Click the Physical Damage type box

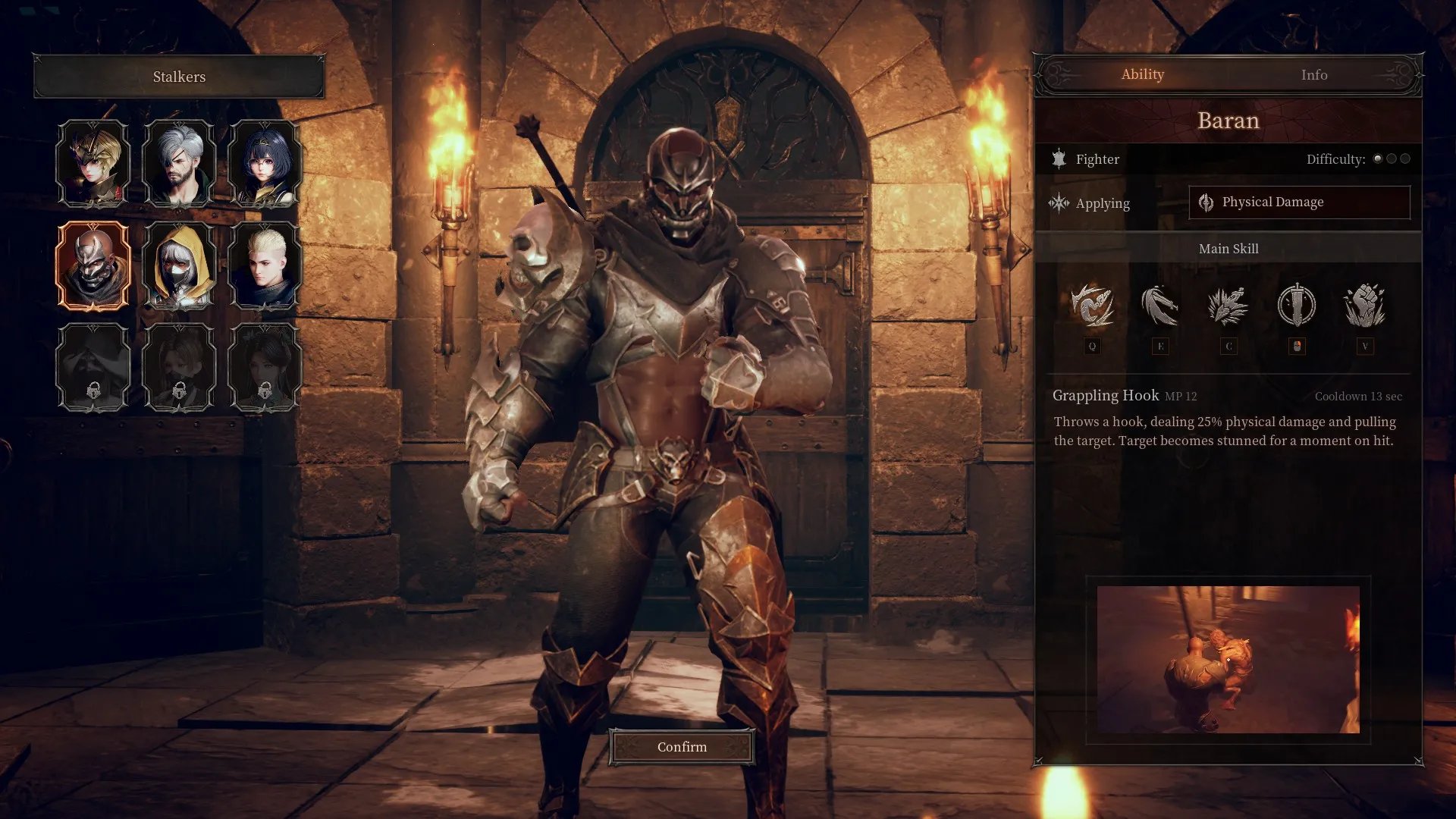coord(1299,202)
